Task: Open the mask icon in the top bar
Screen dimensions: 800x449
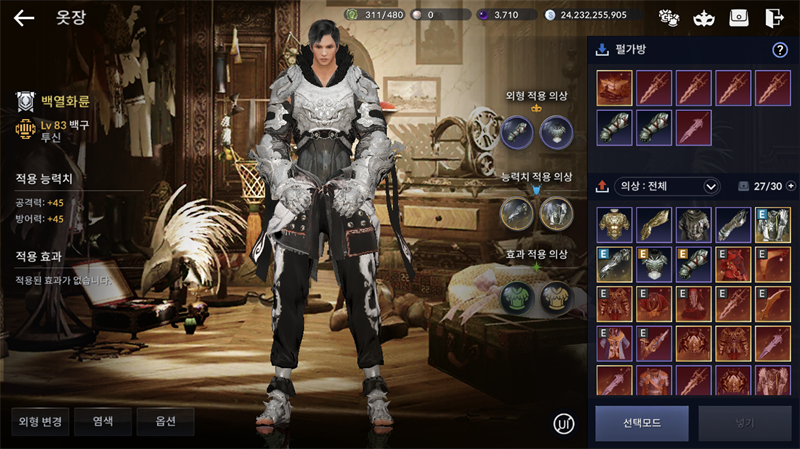Action: point(704,17)
